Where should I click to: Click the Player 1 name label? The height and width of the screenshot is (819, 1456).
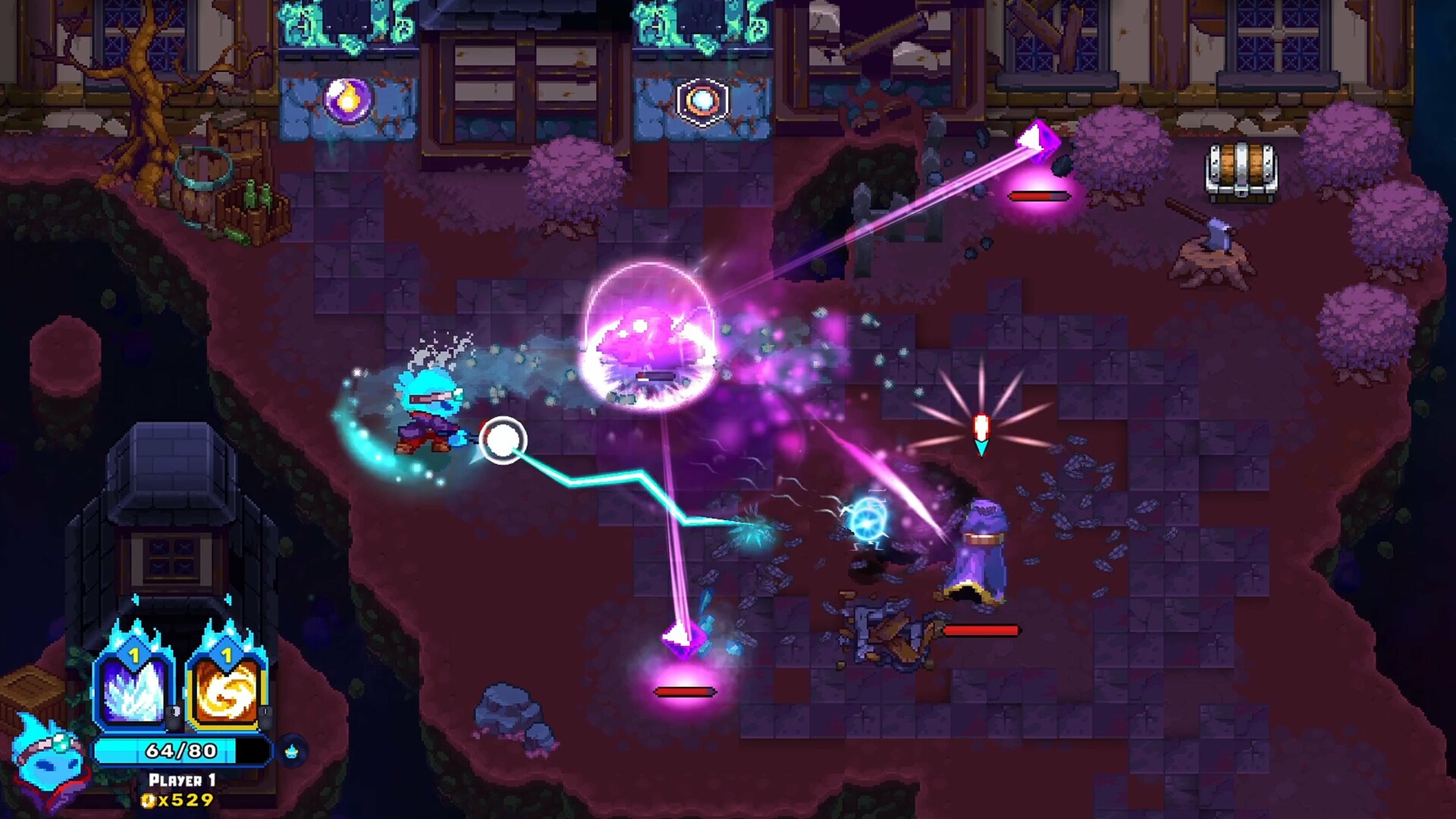(x=182, y=779)
